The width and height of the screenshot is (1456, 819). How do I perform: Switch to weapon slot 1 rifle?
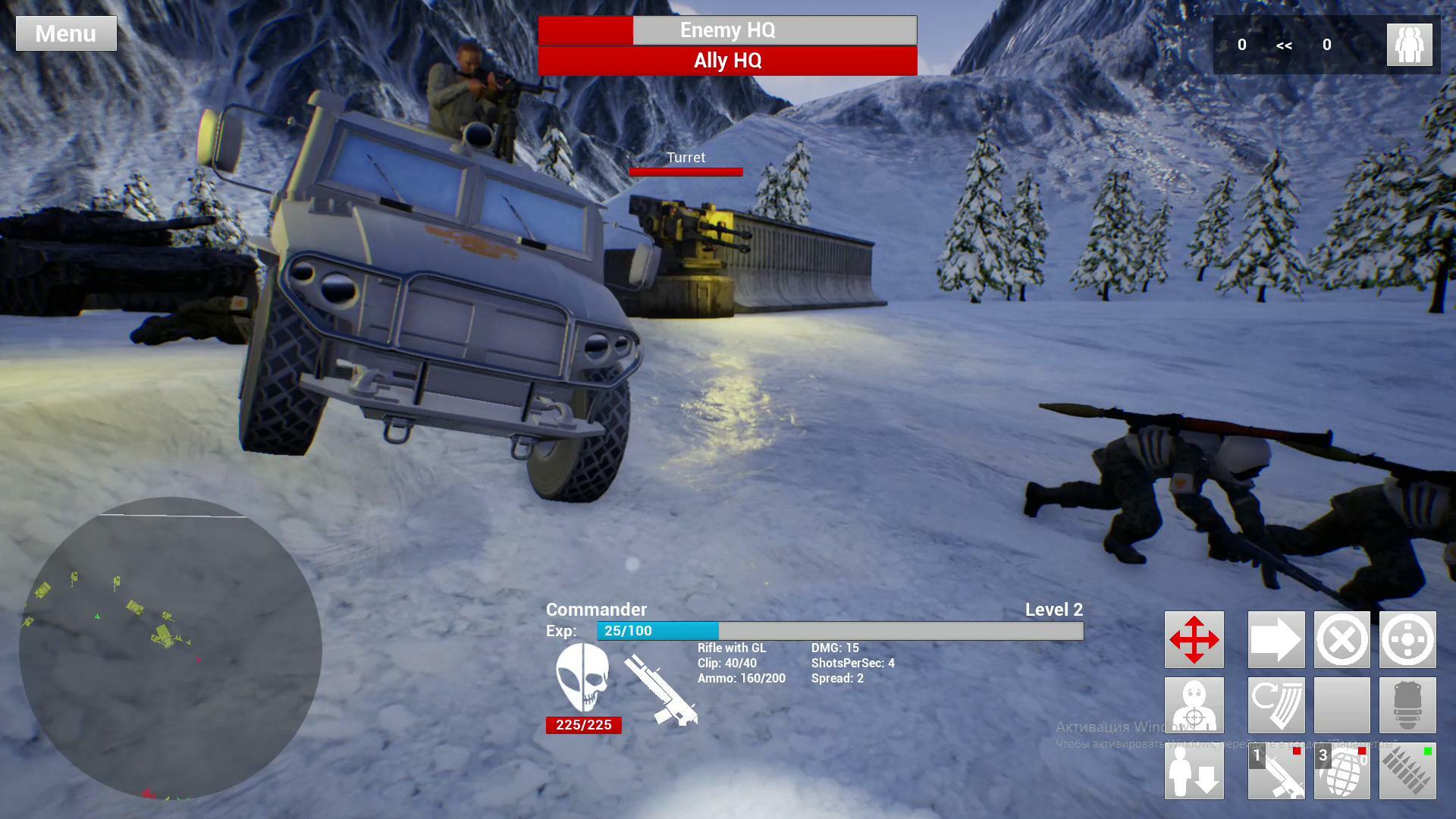[1276, 771]
